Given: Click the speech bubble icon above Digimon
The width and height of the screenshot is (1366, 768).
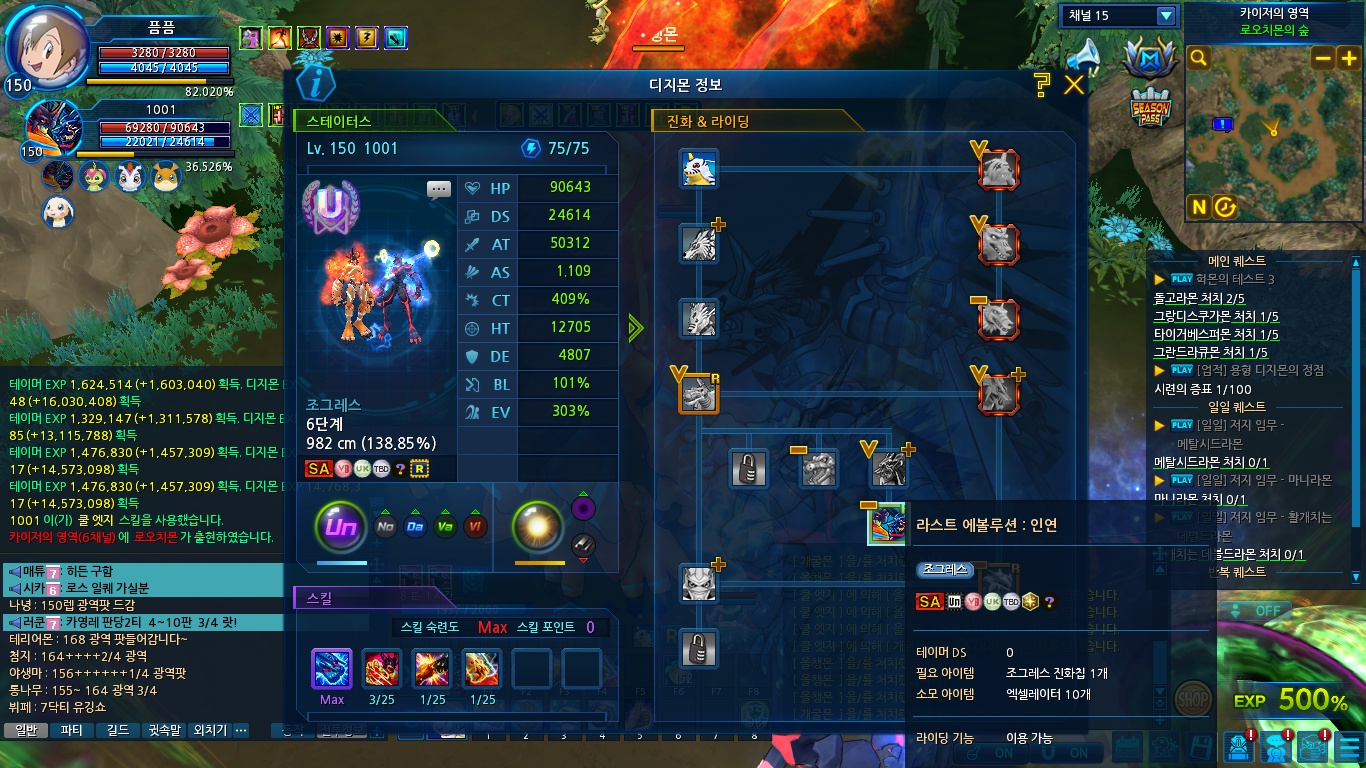Looking at the screenshot, I should [x=439, y=189].
